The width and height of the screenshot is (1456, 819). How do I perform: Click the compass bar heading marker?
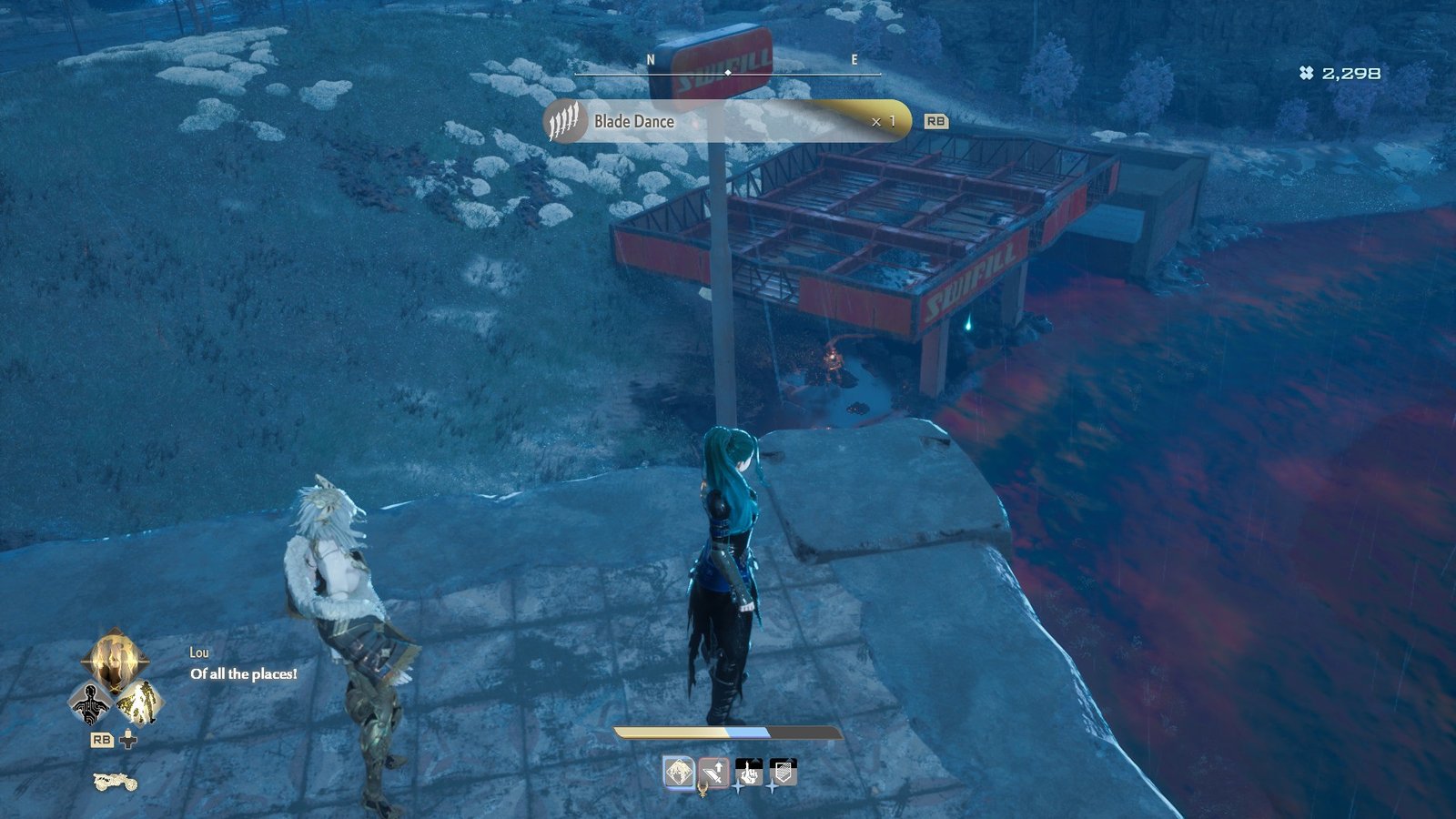tap(728, 72)
